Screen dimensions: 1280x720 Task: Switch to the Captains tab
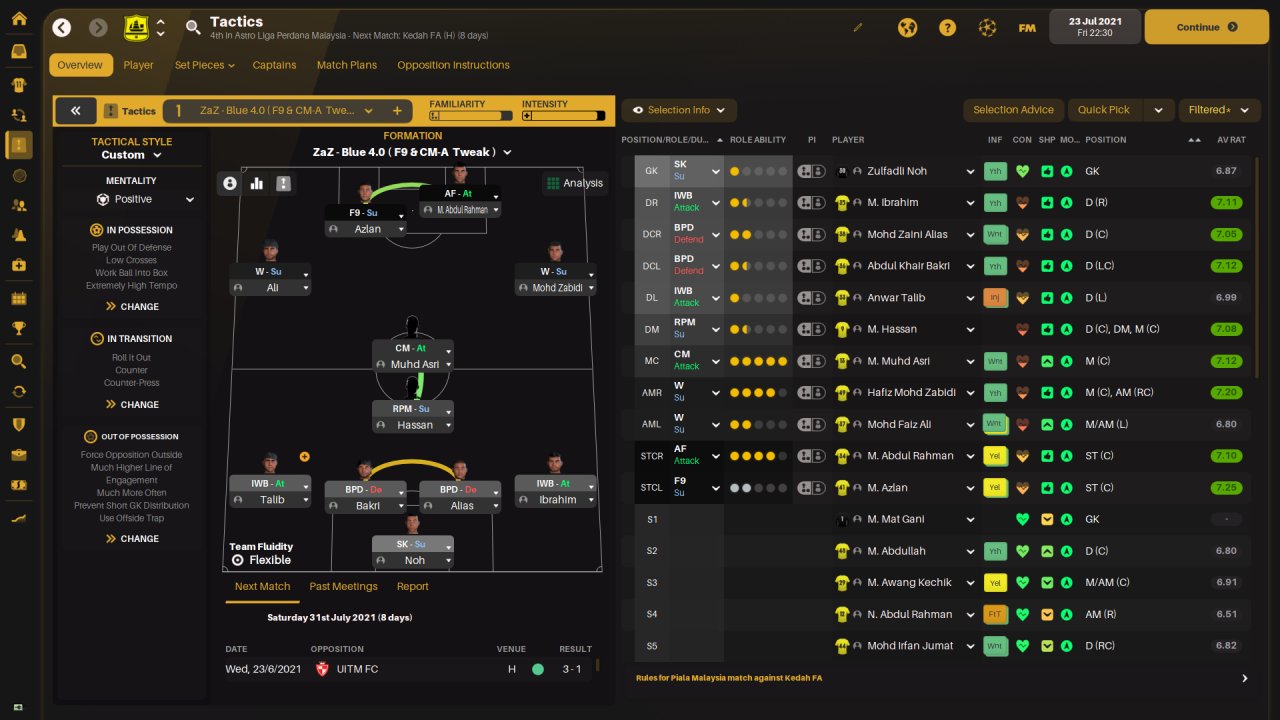[x=274, y=65]
